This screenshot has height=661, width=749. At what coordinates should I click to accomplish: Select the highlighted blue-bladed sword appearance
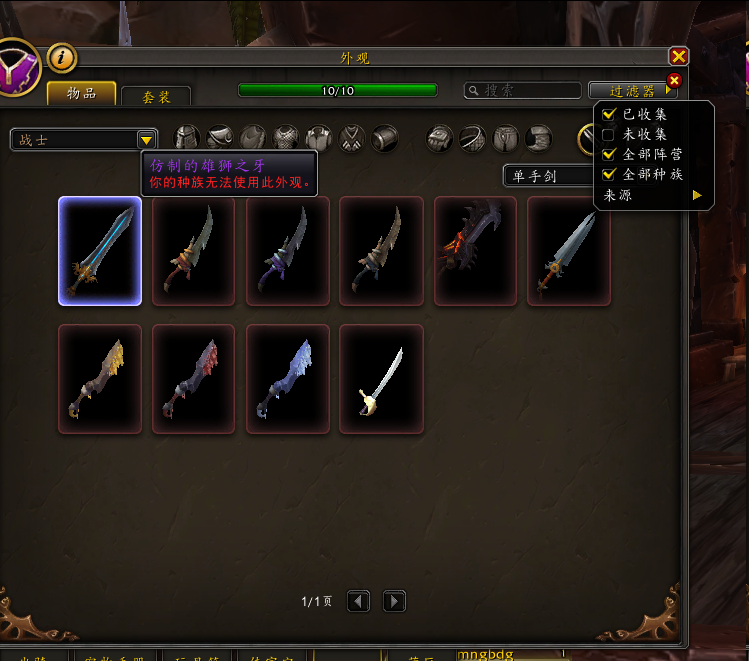(100, 250)
